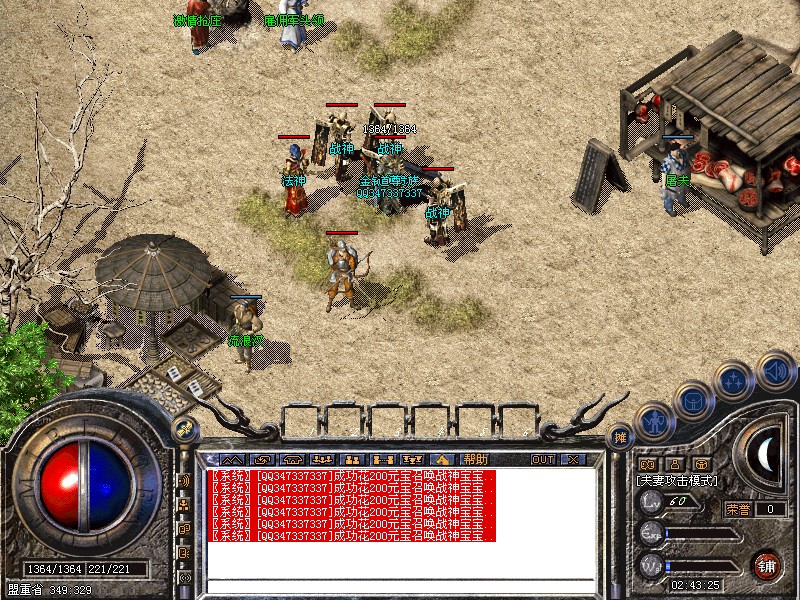Open the 摊 stall button
The height and width of the screenshot is (600, 800).
(x=620, y=437)
